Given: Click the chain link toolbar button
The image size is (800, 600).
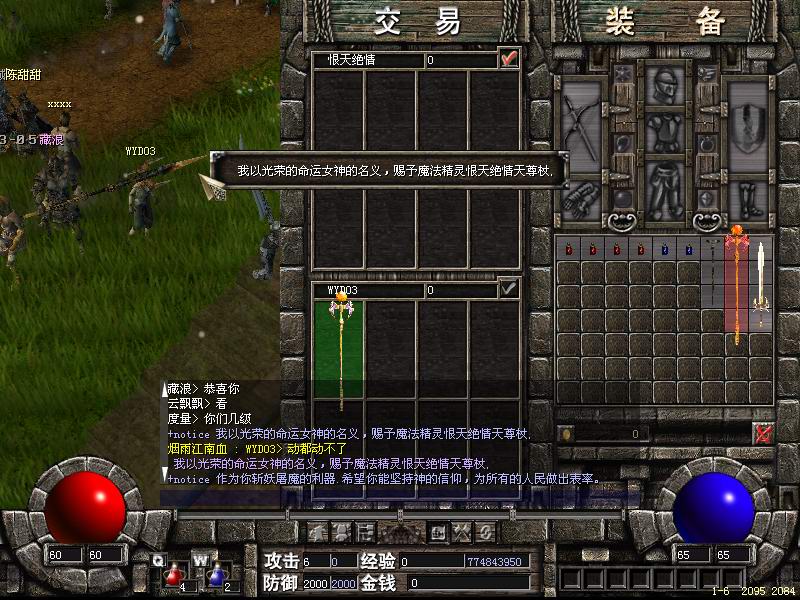Looking at the screenshot, I should (485, 531).
